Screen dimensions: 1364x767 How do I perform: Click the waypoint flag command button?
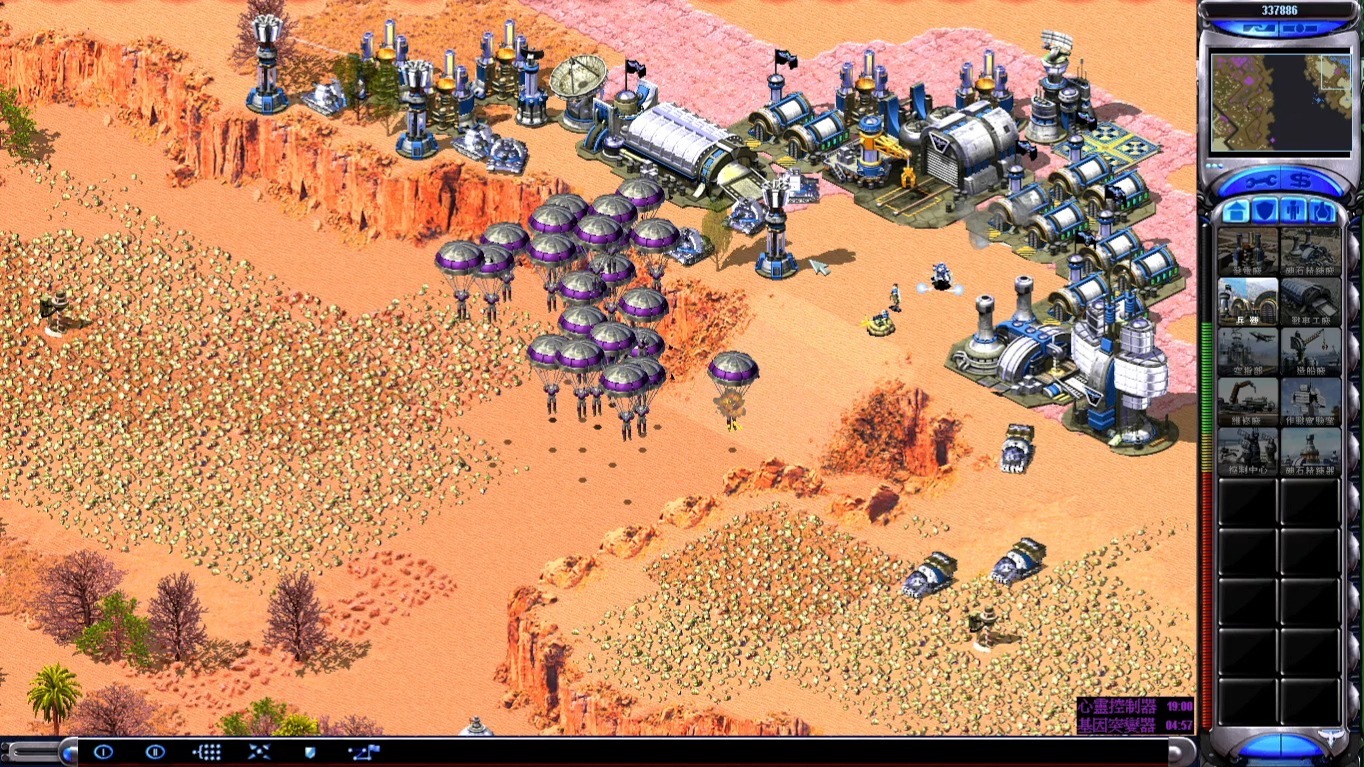(363, 752)
